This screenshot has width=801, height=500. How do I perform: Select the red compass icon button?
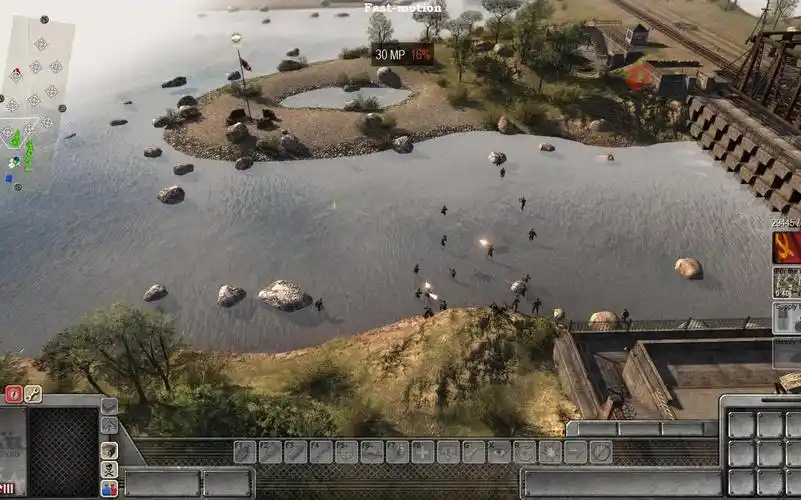tap(14, 394)
